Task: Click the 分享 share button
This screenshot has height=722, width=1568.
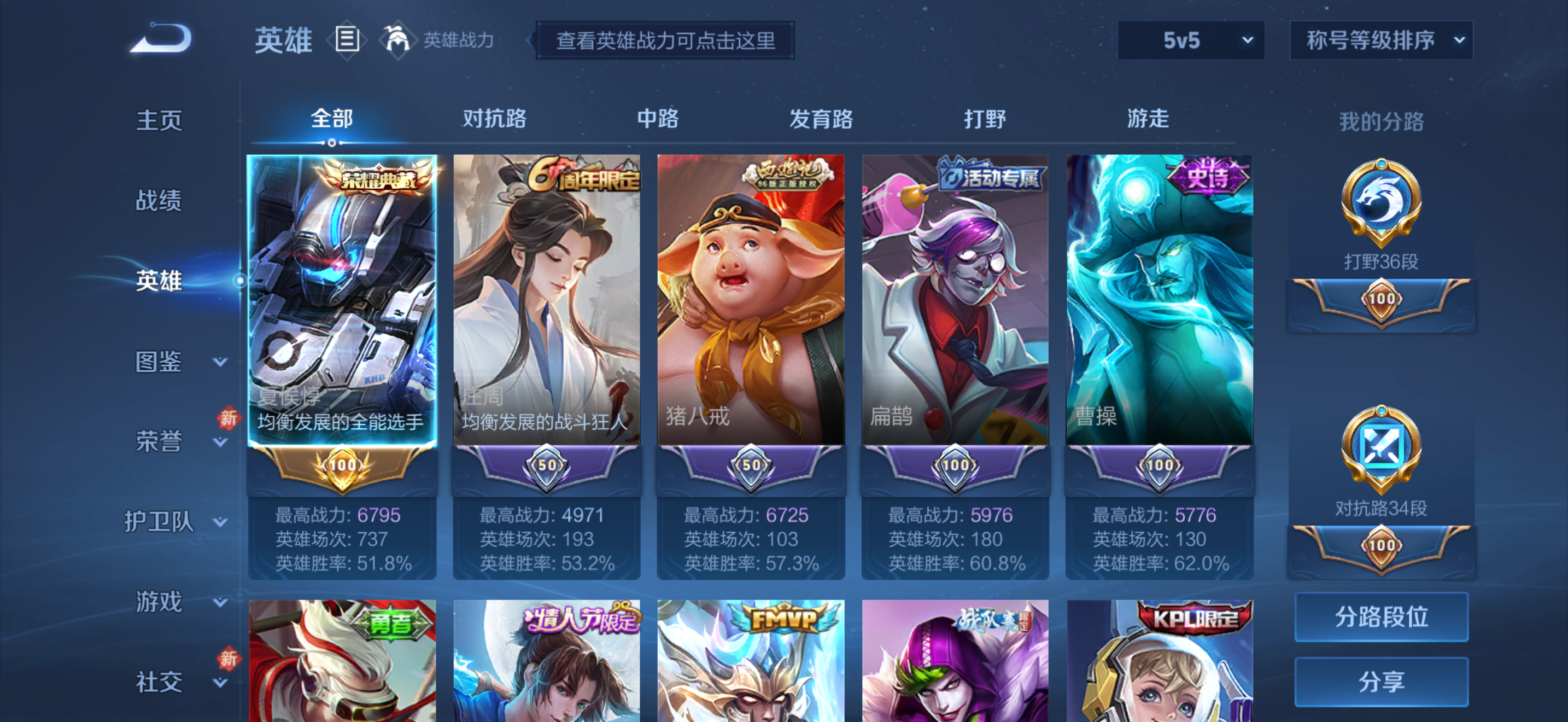Action: [1381, 681]
